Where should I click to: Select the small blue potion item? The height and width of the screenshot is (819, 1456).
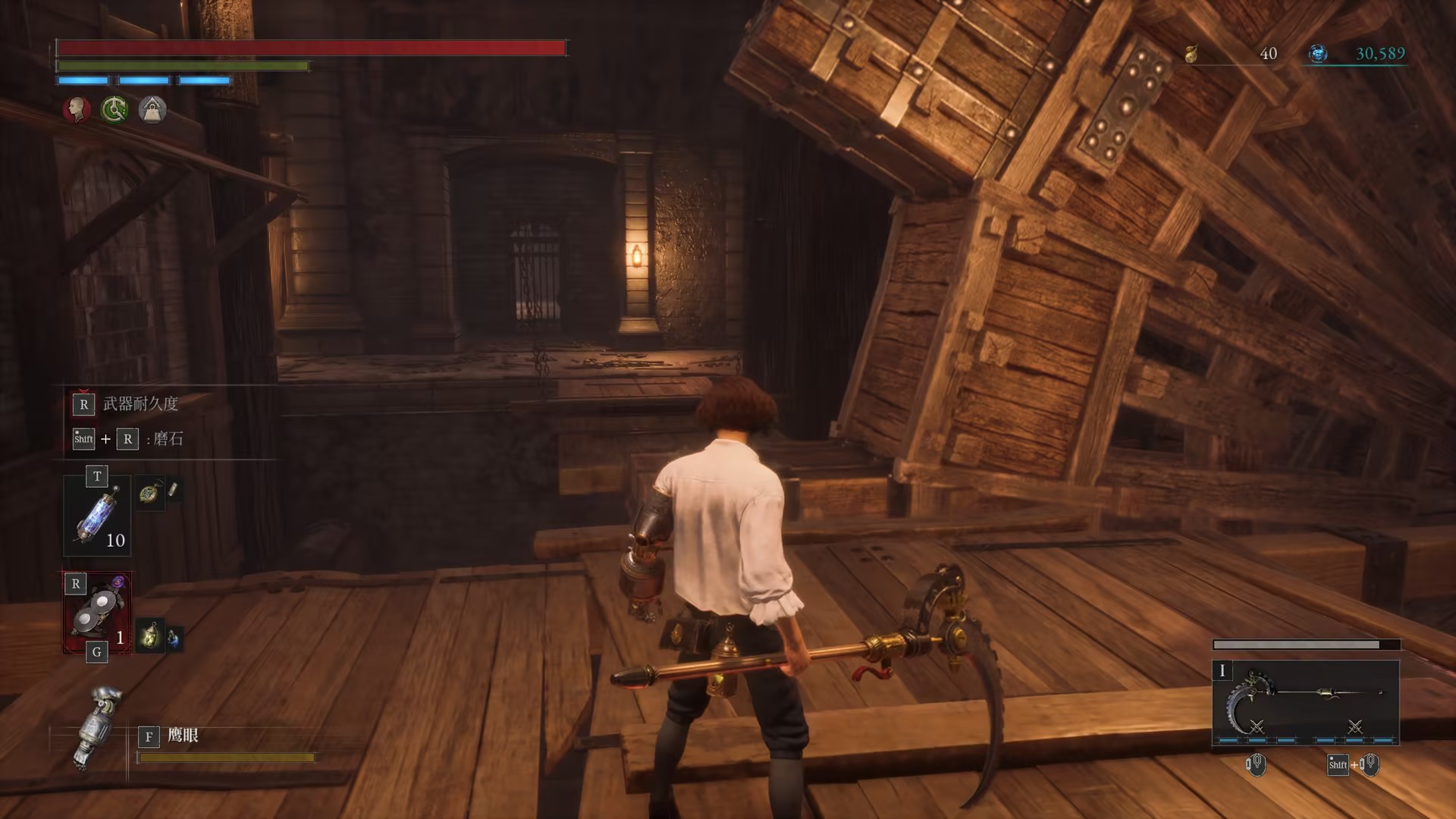[174, 639]
